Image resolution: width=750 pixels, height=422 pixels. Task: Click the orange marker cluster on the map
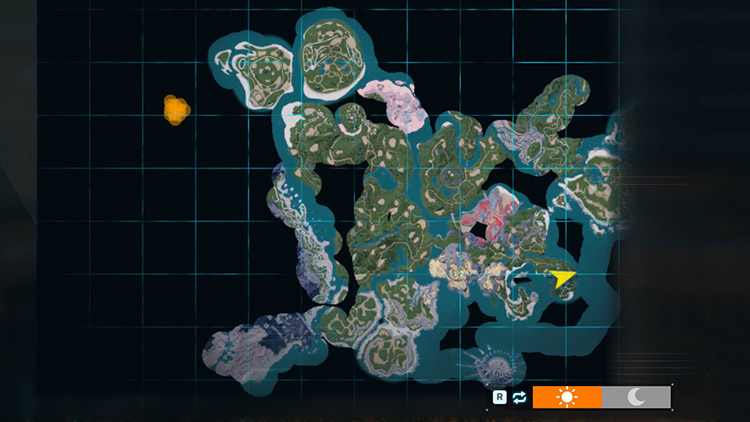click(x=176, y=109)
